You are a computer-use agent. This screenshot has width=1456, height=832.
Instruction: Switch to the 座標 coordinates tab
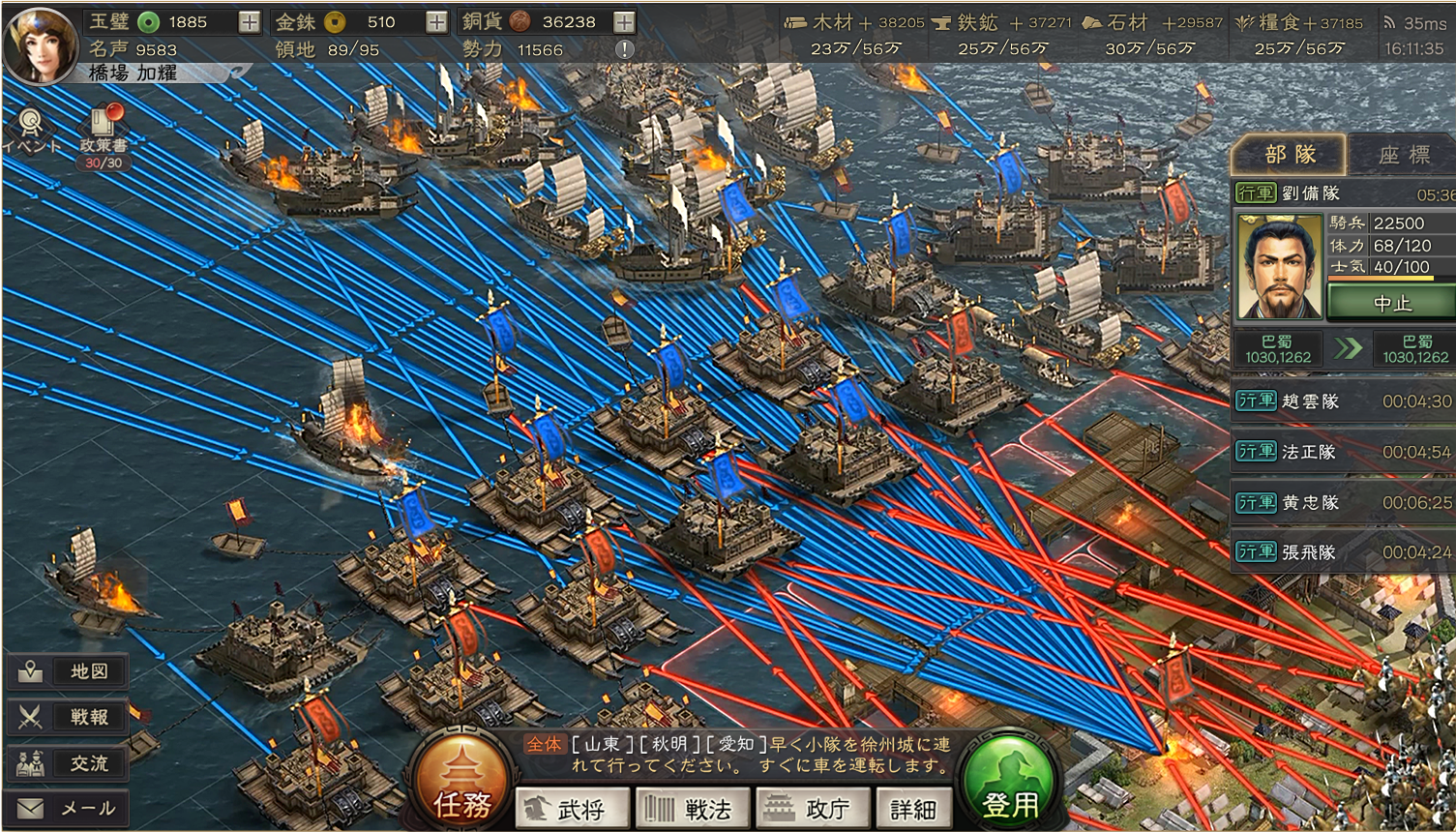1404,155
